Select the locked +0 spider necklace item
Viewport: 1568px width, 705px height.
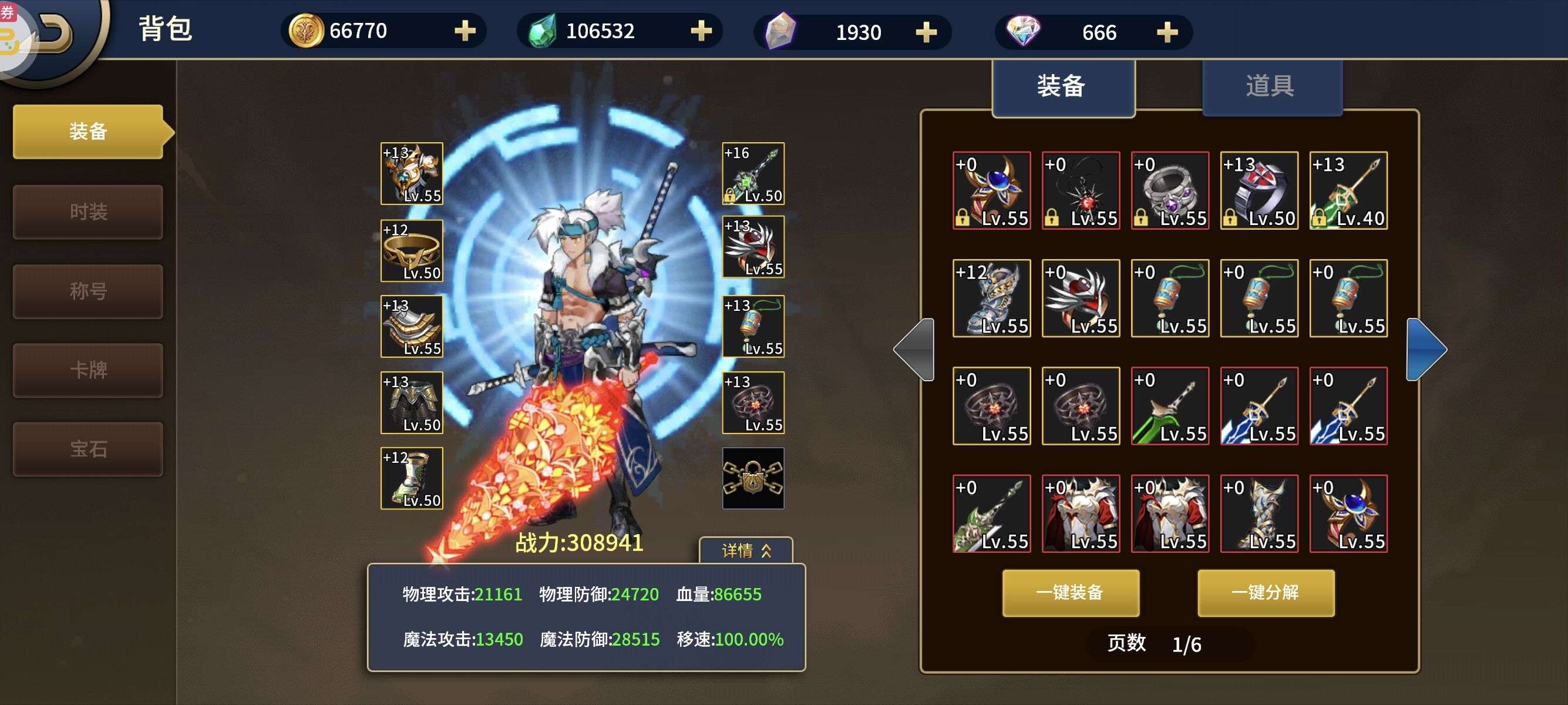point(1081,190)
